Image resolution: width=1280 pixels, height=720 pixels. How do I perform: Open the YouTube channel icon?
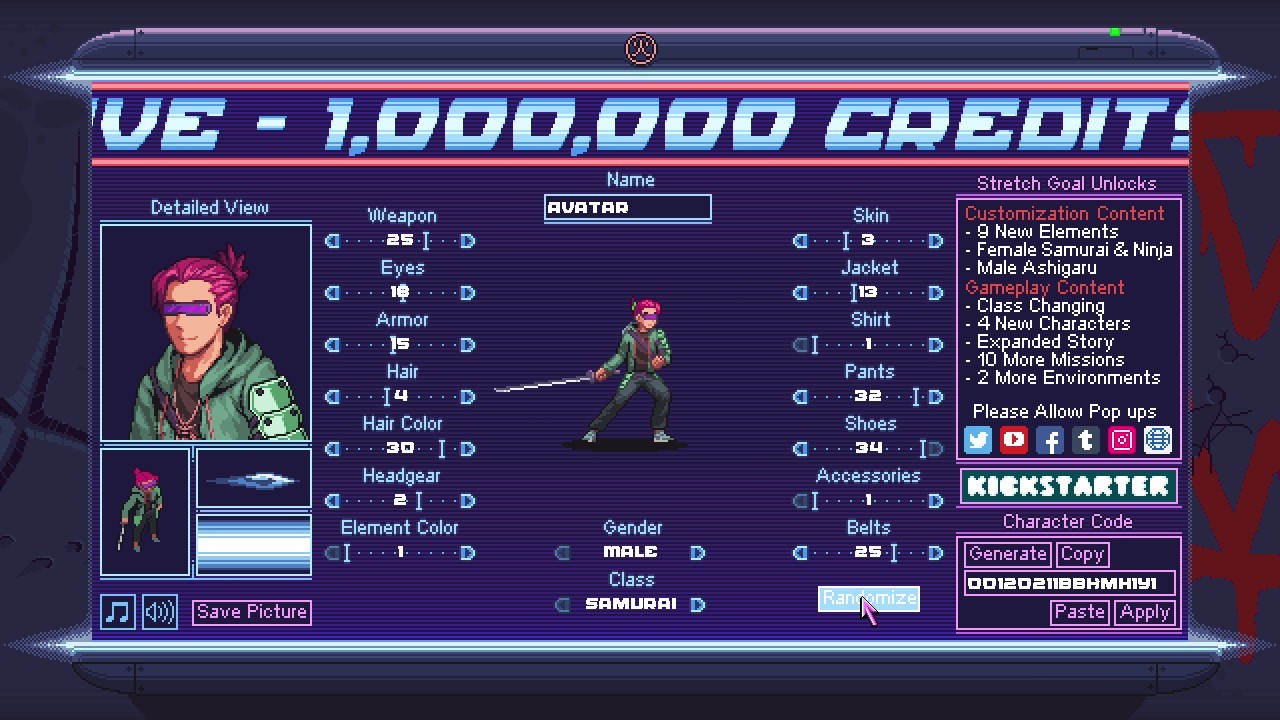1013,440
